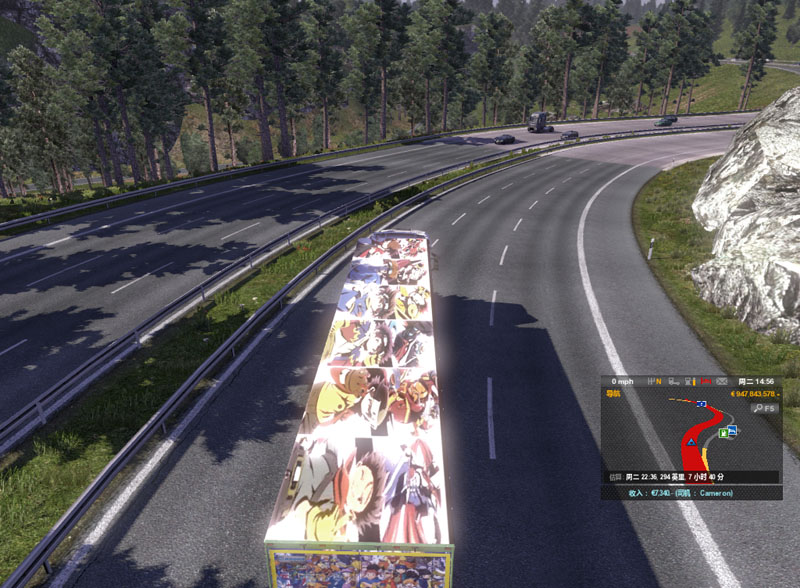Select the blue rest stop bed marker
This screenshot has height=588, width=800.
[x=733, y=430]
